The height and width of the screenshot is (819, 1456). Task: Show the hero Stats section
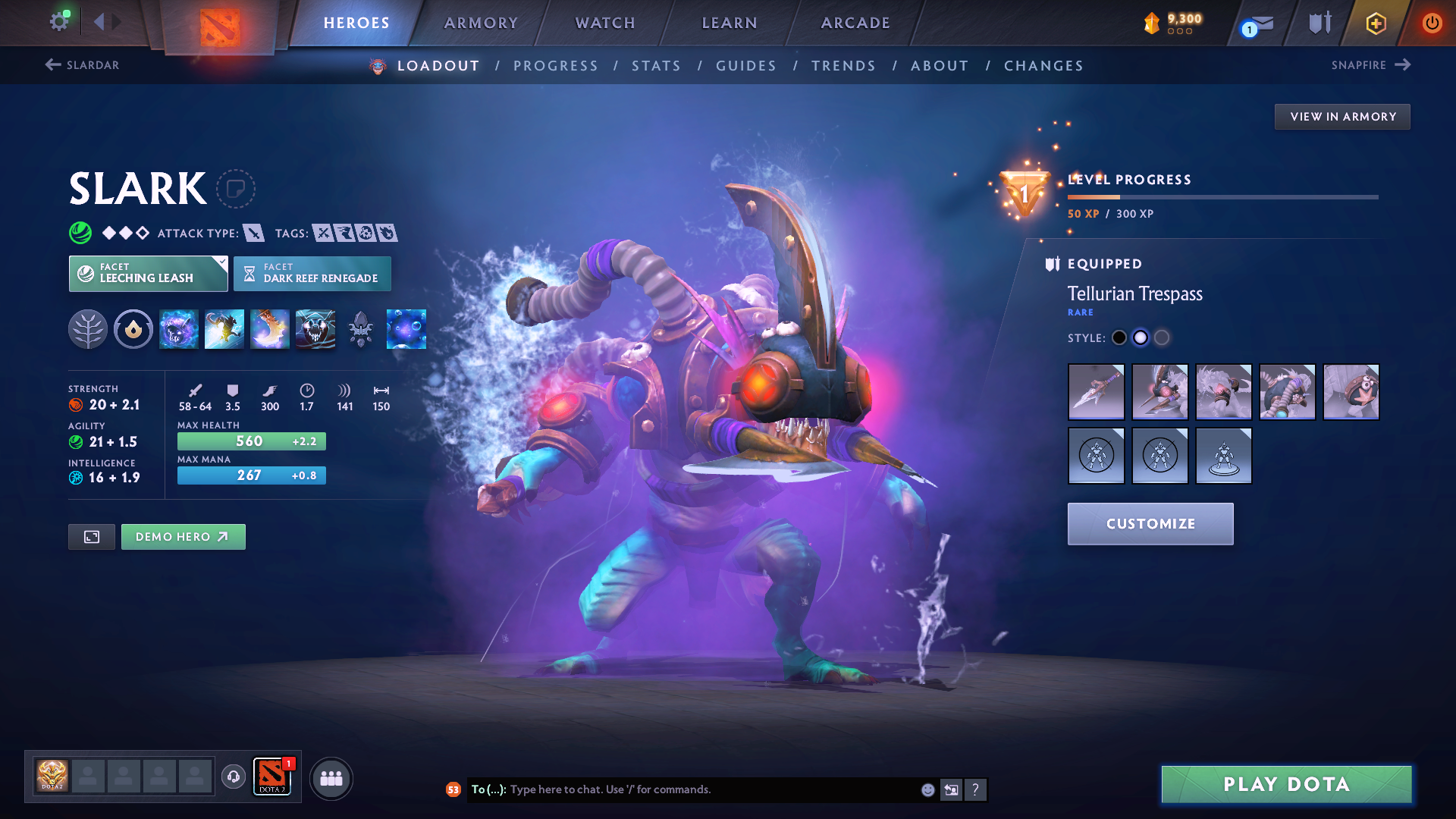656,66
